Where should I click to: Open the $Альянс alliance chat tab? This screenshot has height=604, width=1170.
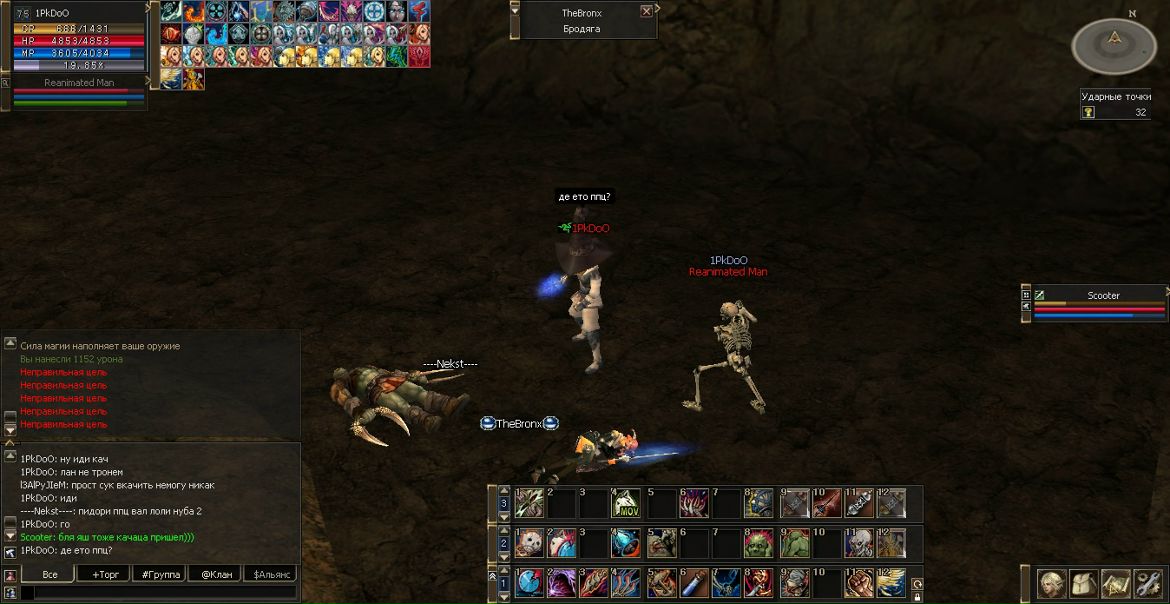(x=271, y=574)
